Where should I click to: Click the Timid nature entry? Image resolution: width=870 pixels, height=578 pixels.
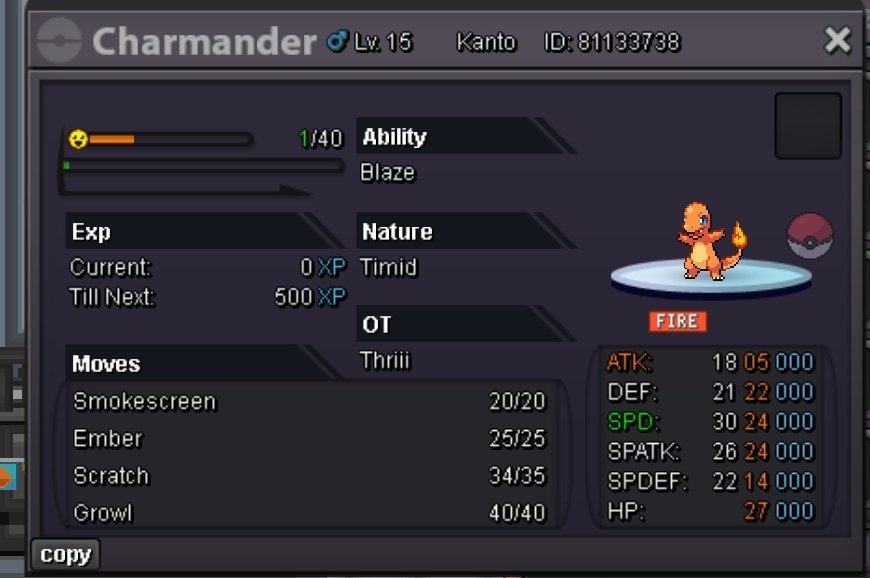pyautogui.click(x=389, y=268)
